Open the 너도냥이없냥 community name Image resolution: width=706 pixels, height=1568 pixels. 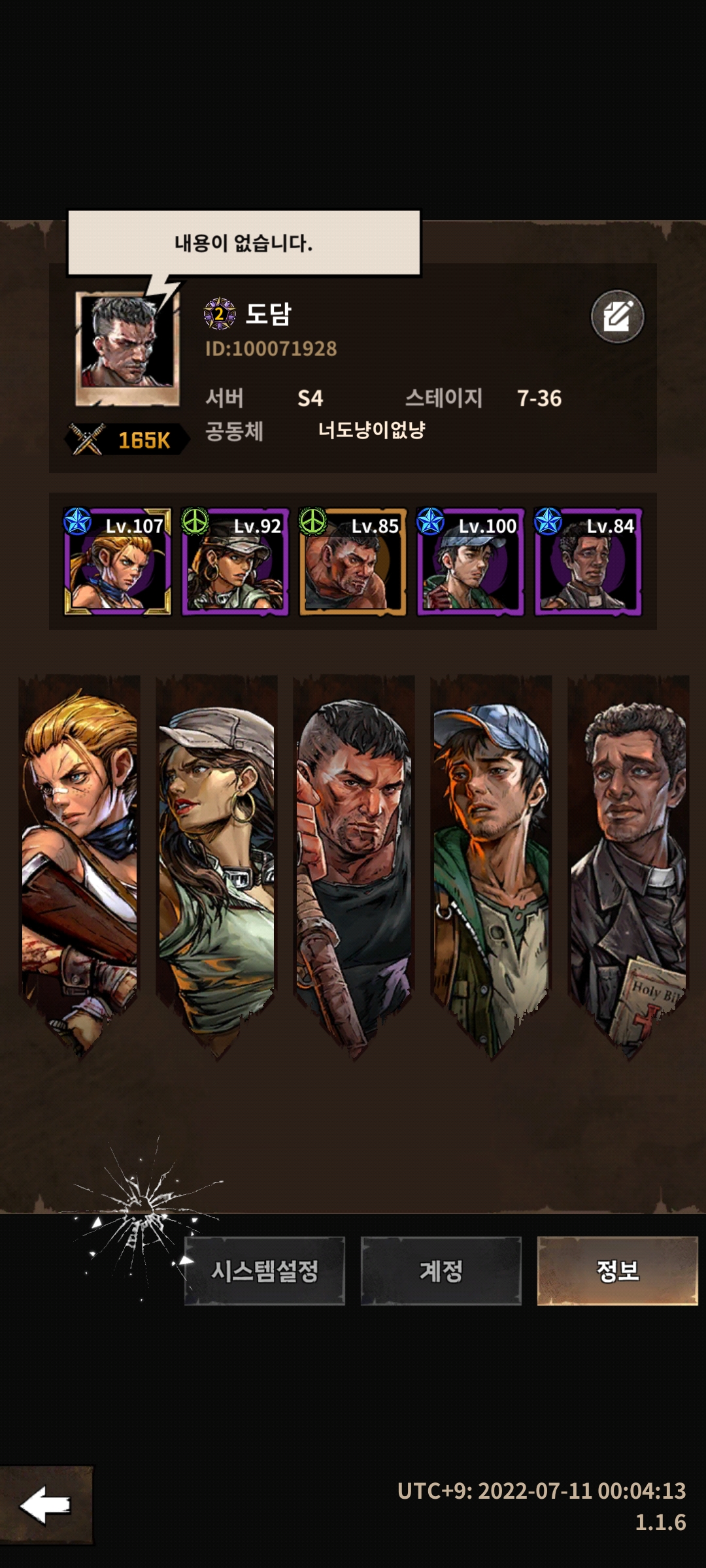(371, 430)
